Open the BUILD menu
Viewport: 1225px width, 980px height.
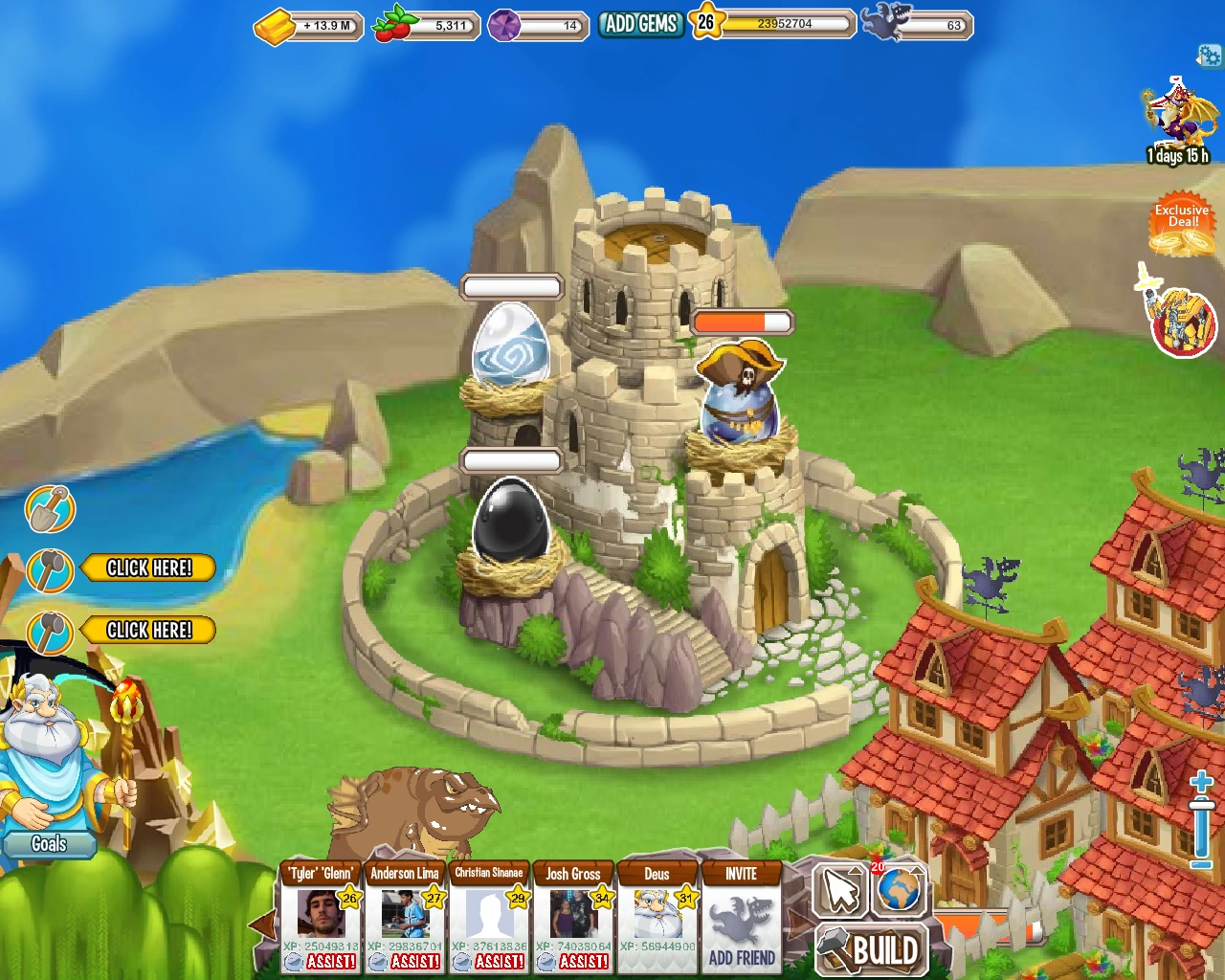872,950
